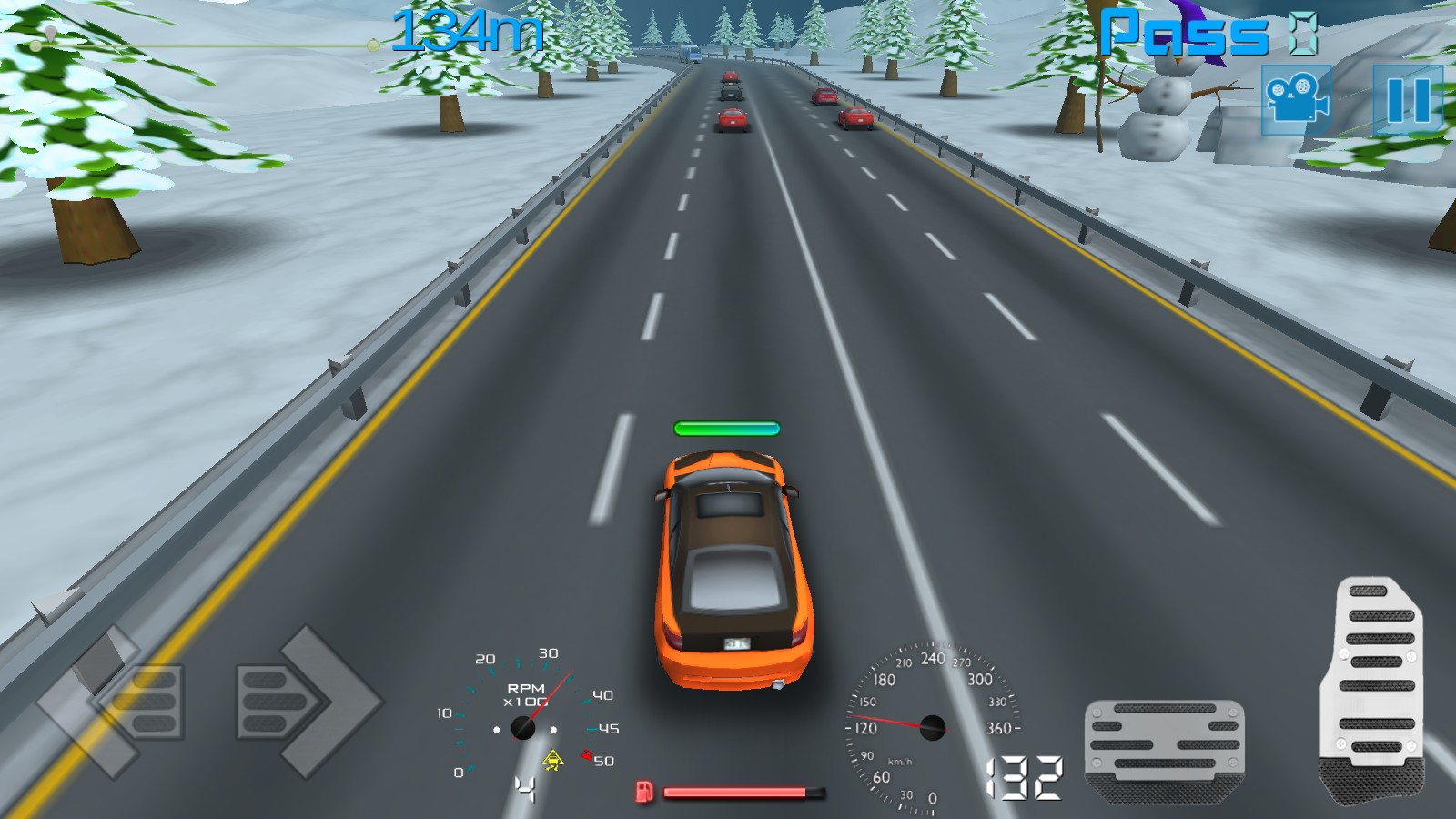Pause the race
The width and height of the screenshot is (1456, 819).
point(1407,99)
